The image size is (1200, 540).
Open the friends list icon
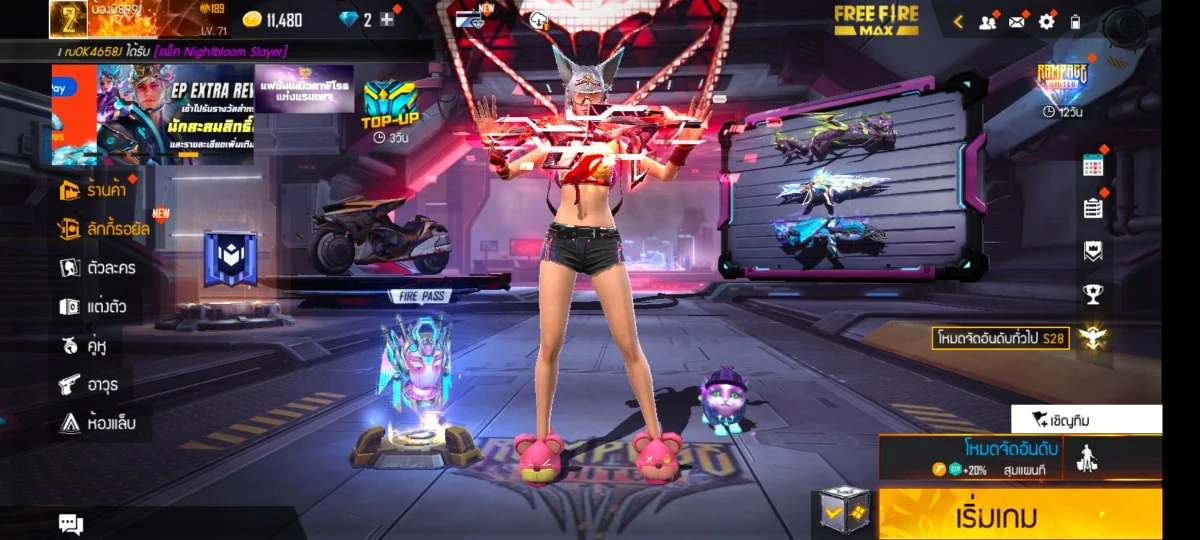(988, 21)
